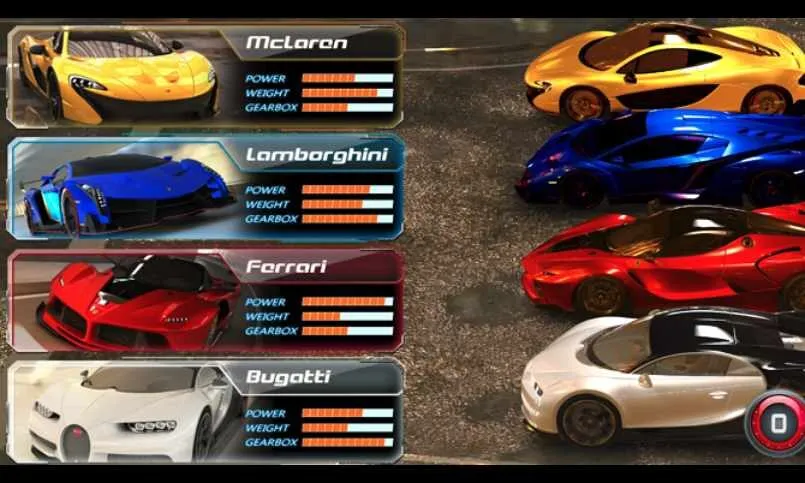Pick the red Ferrari card
Viewport: 805px width, 483px height.
[205, 300]
